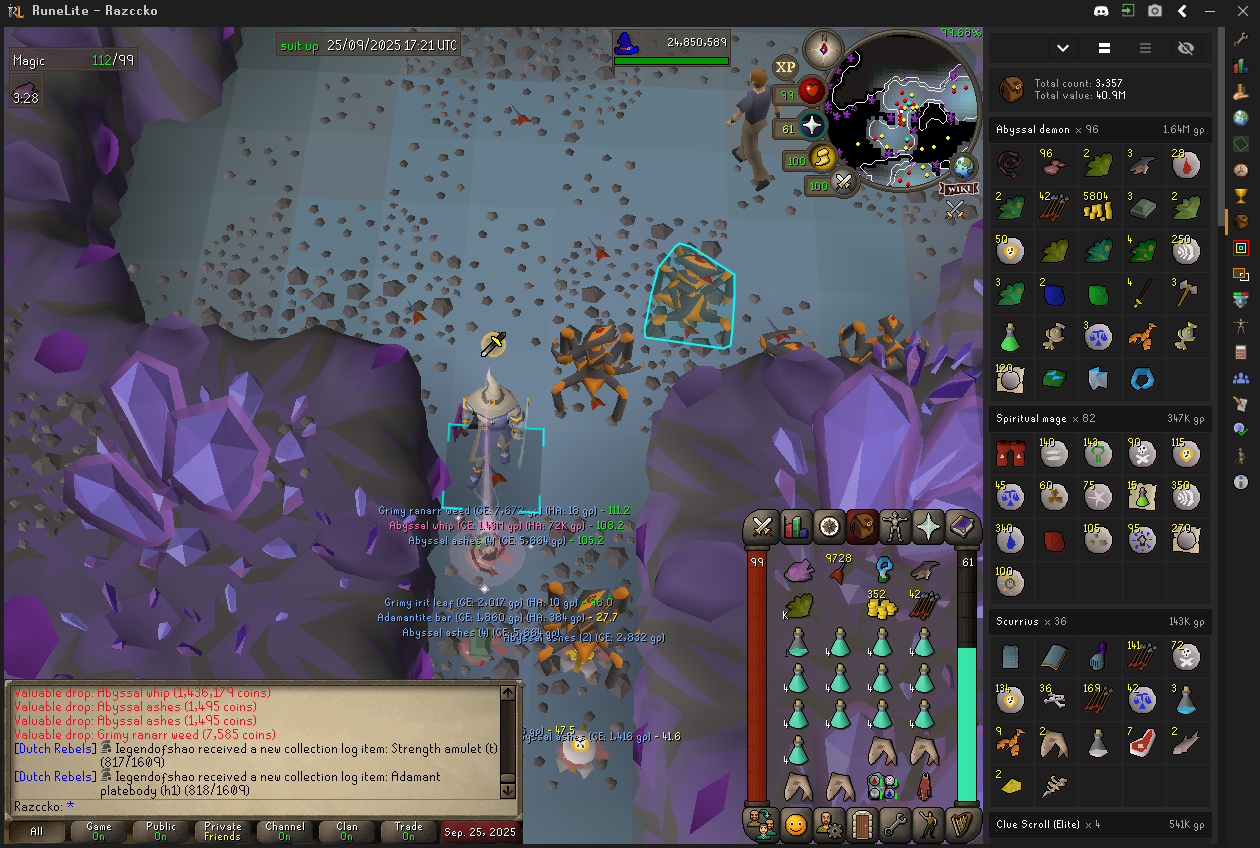Image resolution: width=1260 pixels, height=848 pixels.
Task: Switch to the Skills tab
Action: (796, 525)
